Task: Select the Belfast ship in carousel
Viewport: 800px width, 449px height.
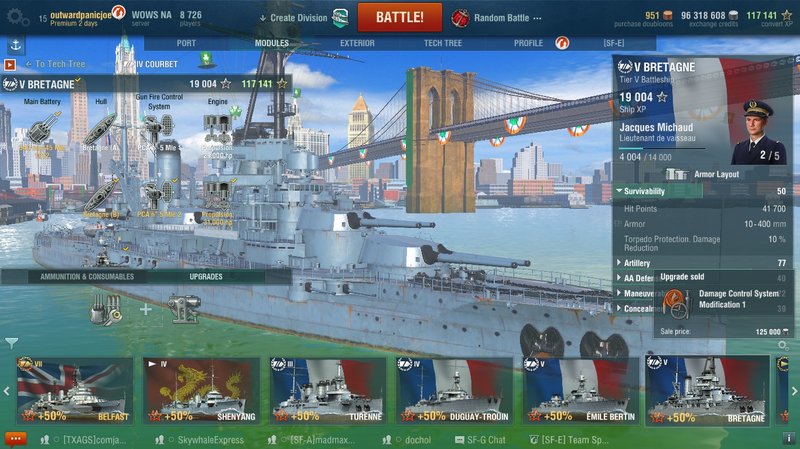Action: coord(75,390)
